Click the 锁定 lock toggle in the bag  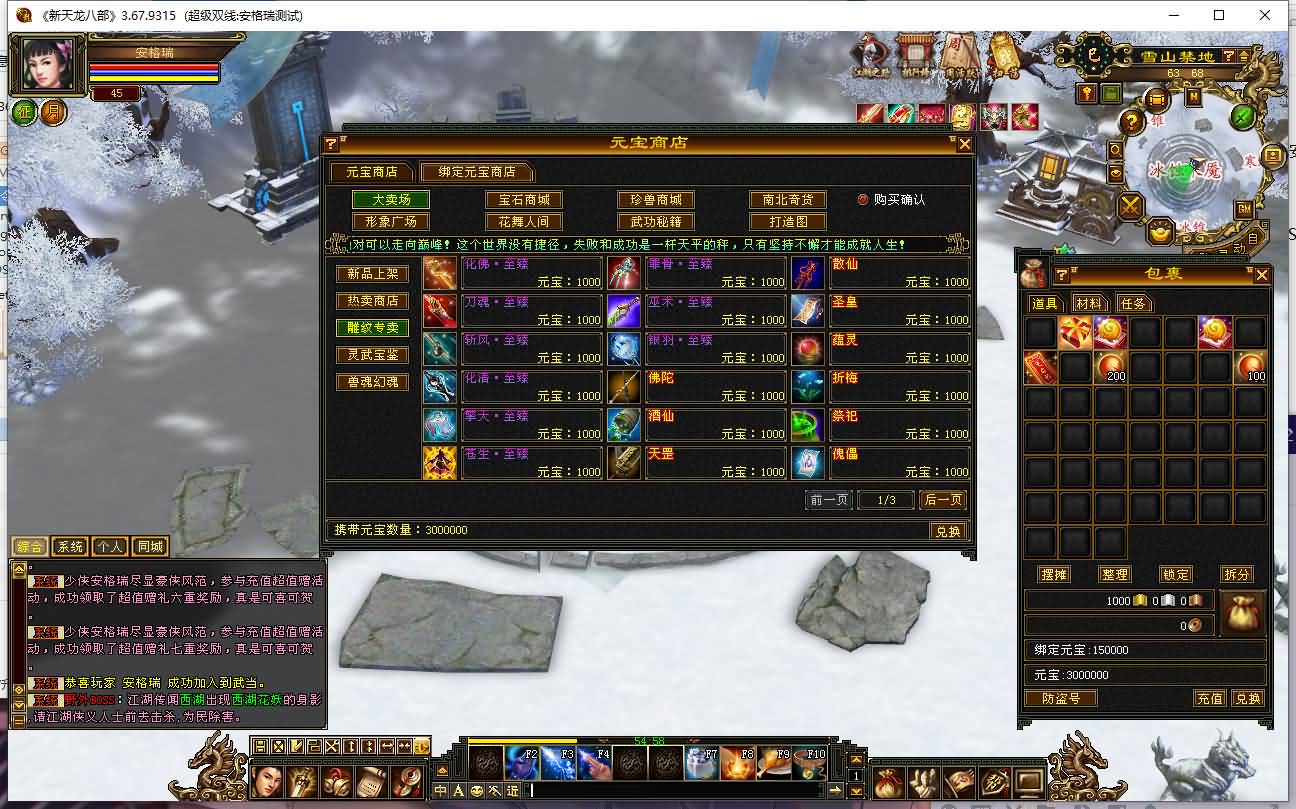1175,574
